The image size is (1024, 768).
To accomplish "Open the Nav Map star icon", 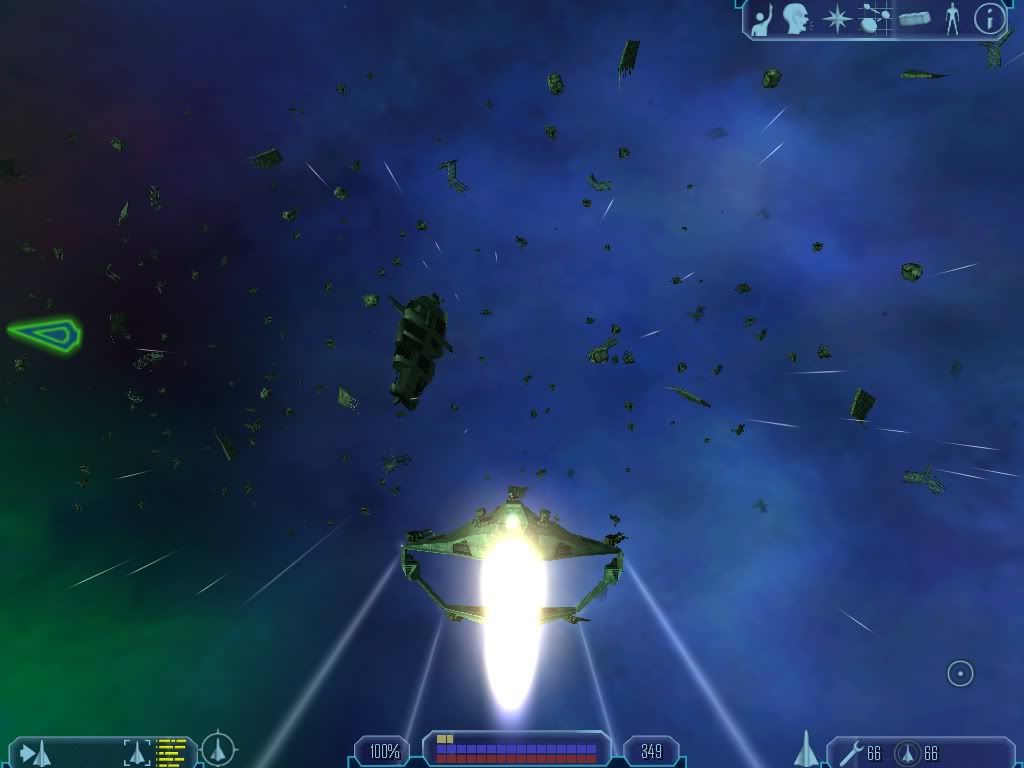I will [x=836, y=19].
